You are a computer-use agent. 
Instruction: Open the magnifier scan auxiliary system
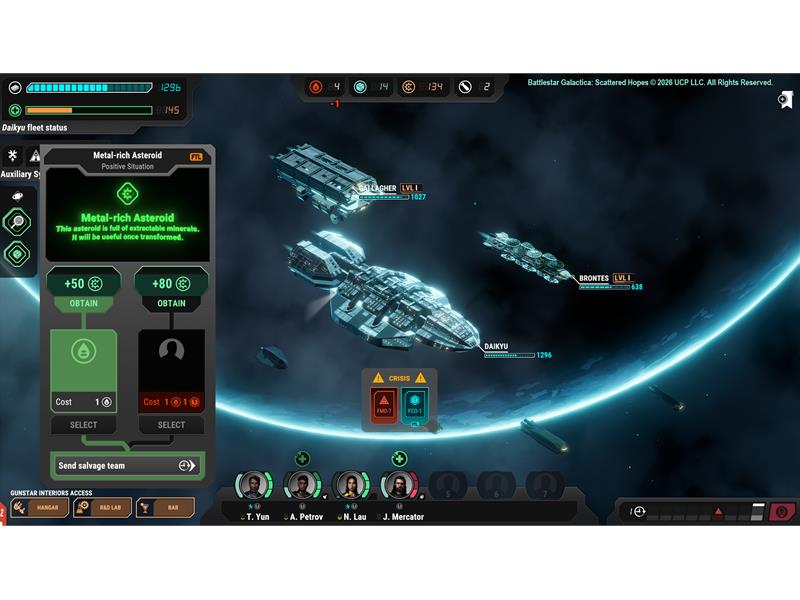pyautogui.click(x=17, y=222)
